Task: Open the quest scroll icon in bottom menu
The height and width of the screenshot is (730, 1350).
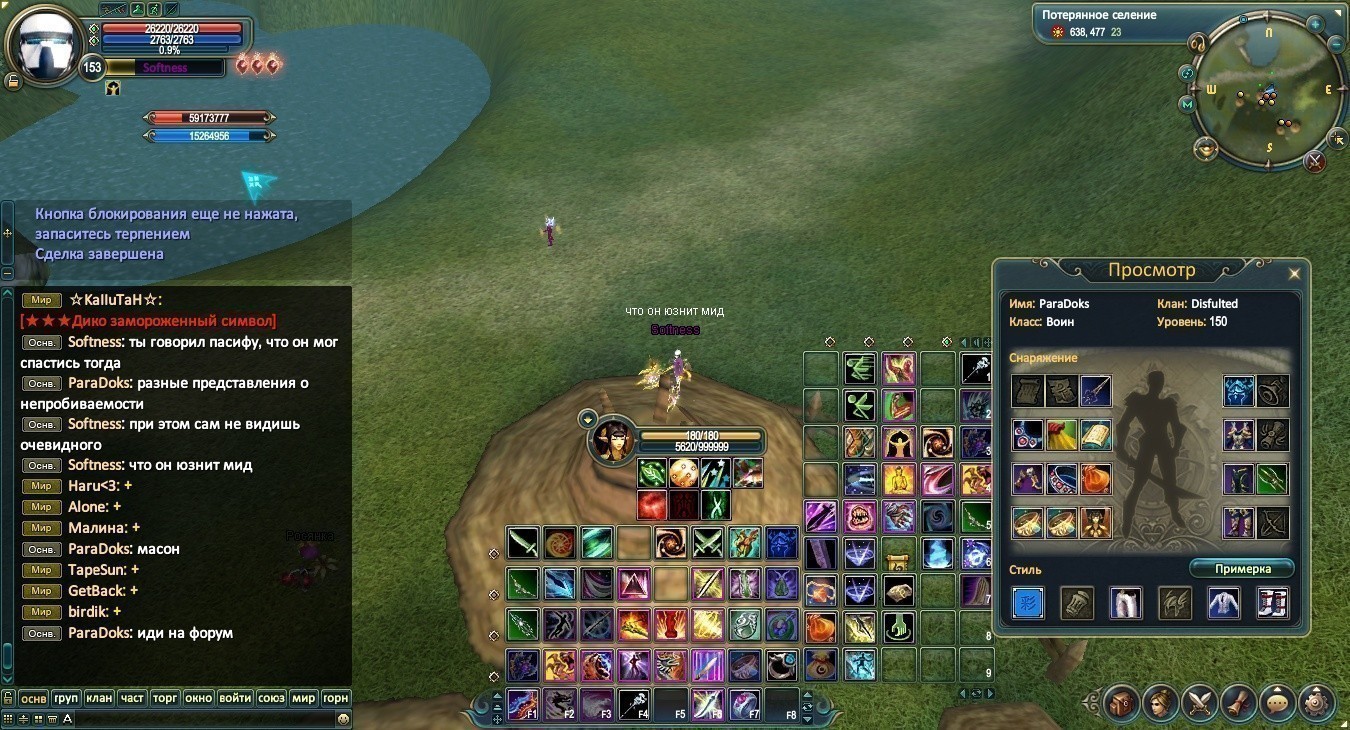Action: [1238, 702]
